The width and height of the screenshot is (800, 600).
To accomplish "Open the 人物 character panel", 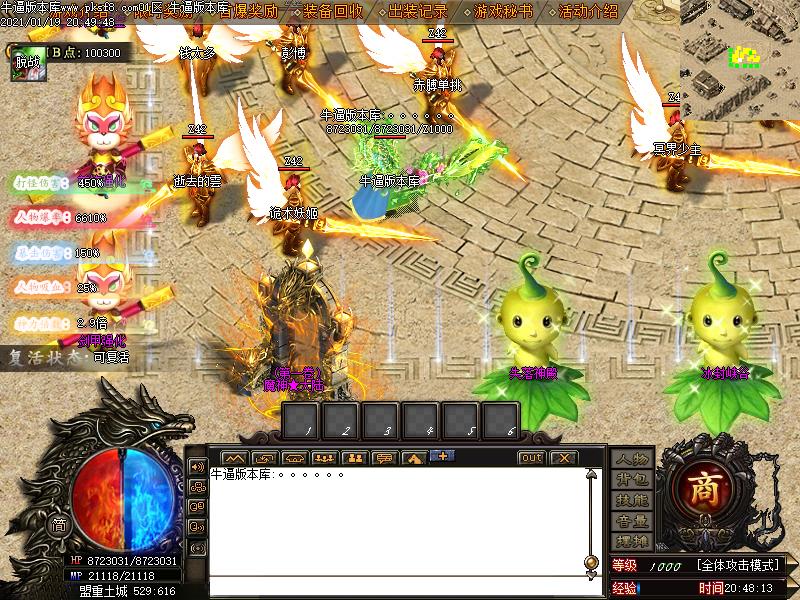I will [631, 460].
